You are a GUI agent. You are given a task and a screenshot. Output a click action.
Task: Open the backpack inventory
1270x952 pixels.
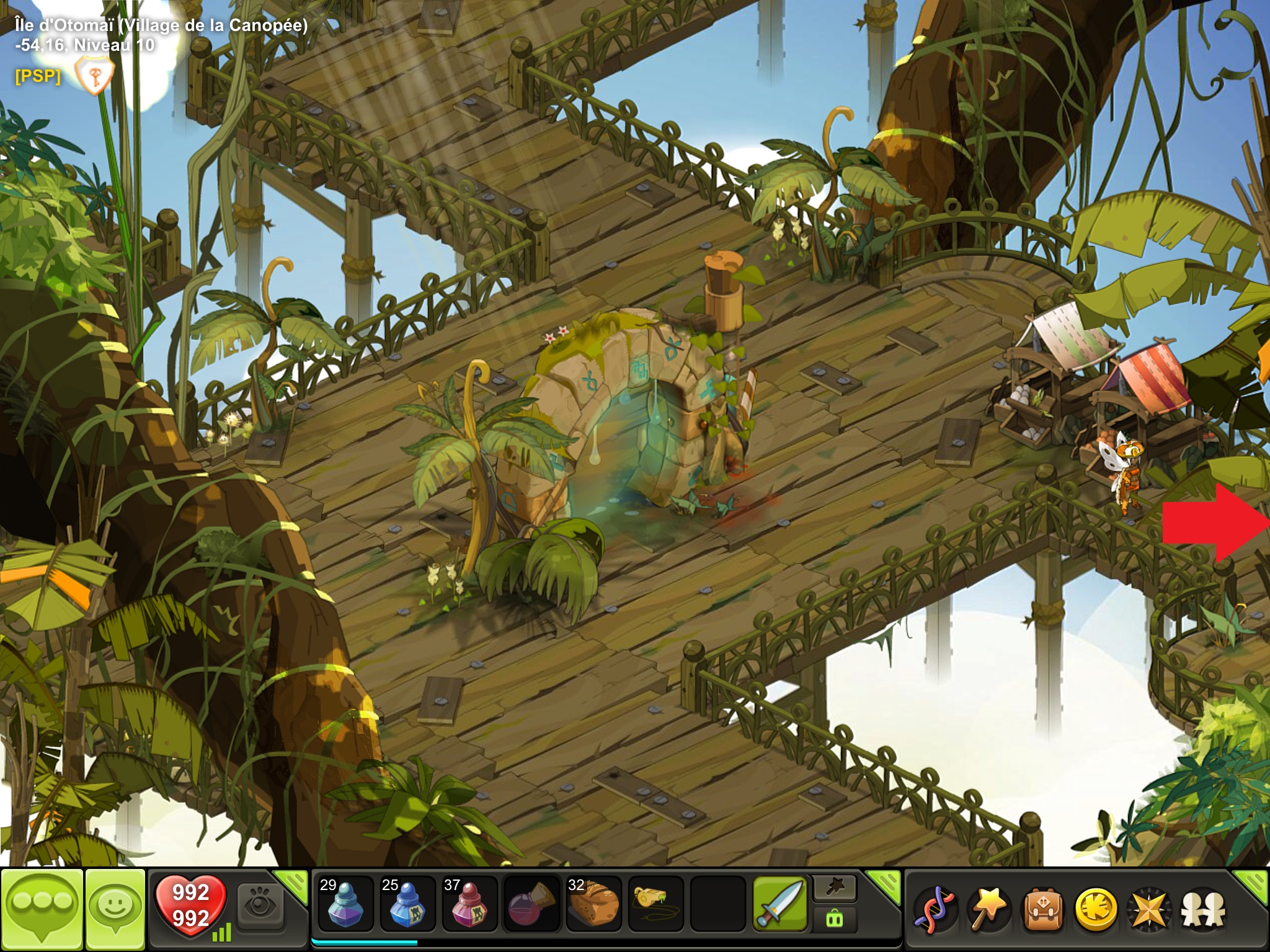1042,910
